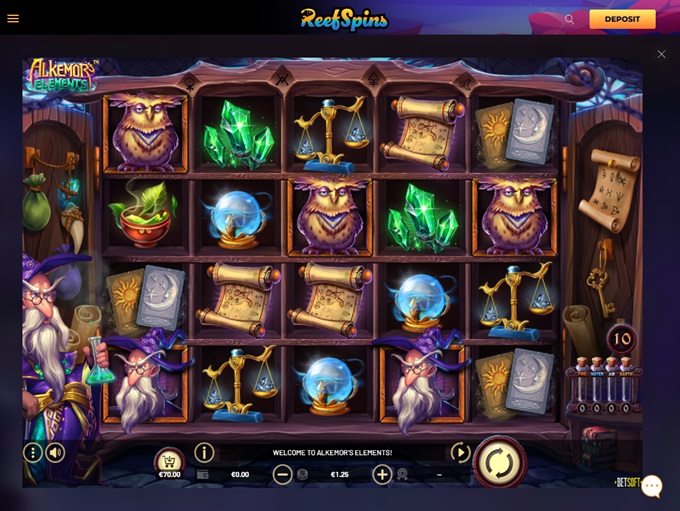
Task: Toggle the game sound speaker icon
Action: tap(55, 453)
